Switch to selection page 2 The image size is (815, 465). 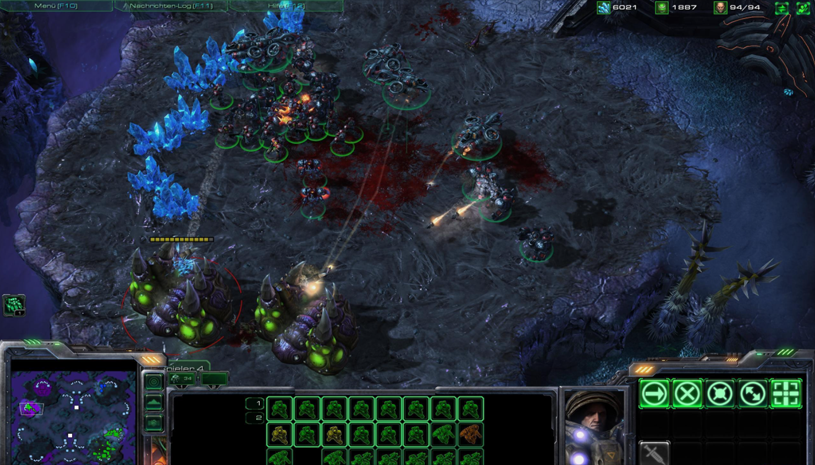point(256,418)
